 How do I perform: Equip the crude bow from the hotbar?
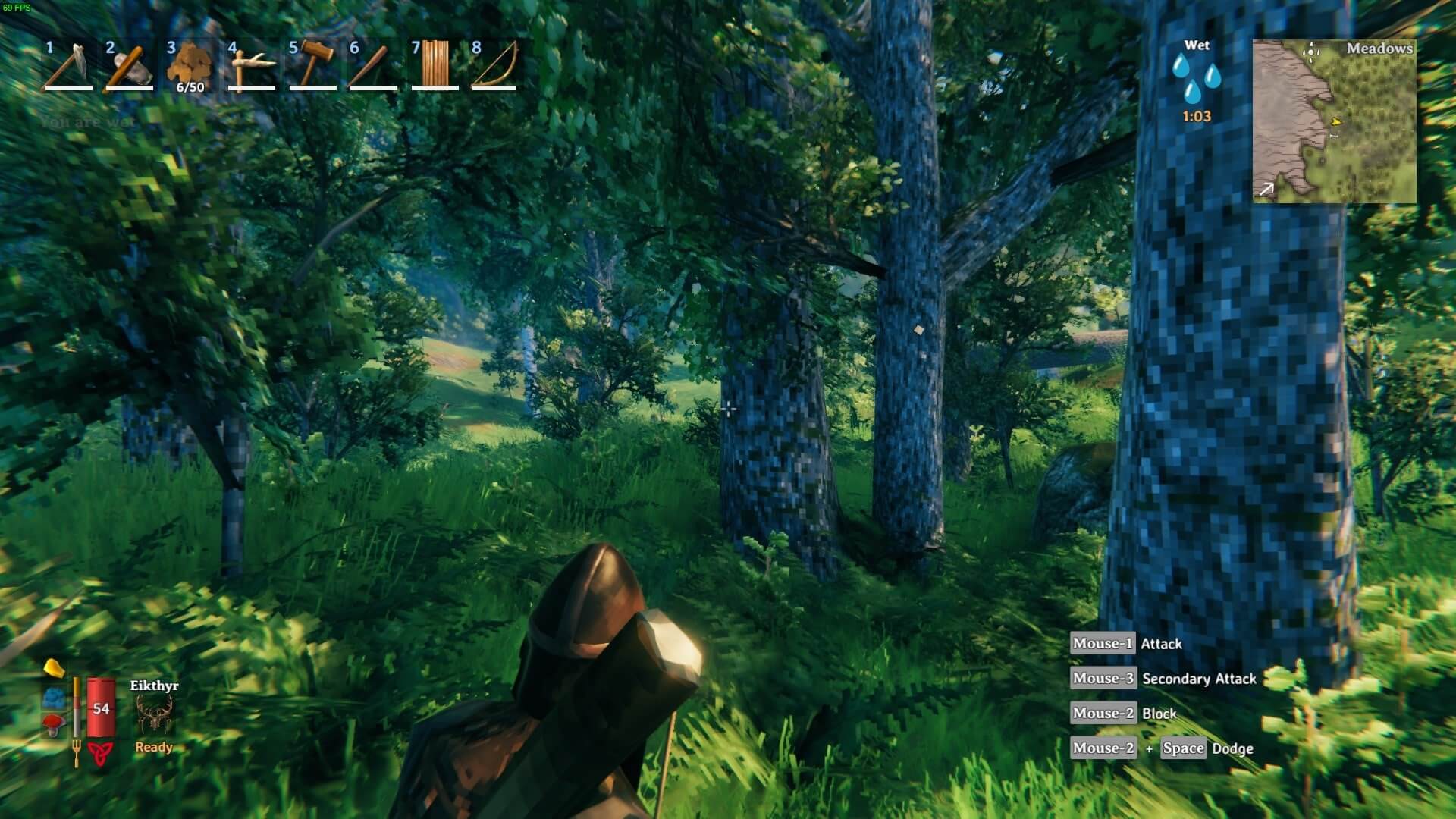[x=494, y=65]
